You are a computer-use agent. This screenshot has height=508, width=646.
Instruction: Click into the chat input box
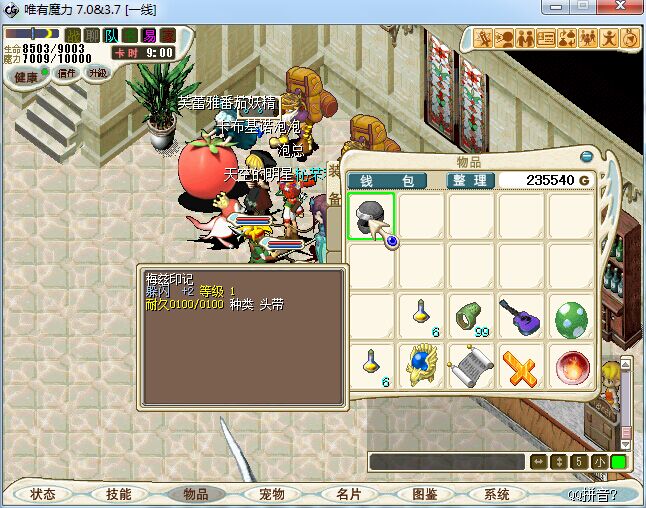(446, 462)
